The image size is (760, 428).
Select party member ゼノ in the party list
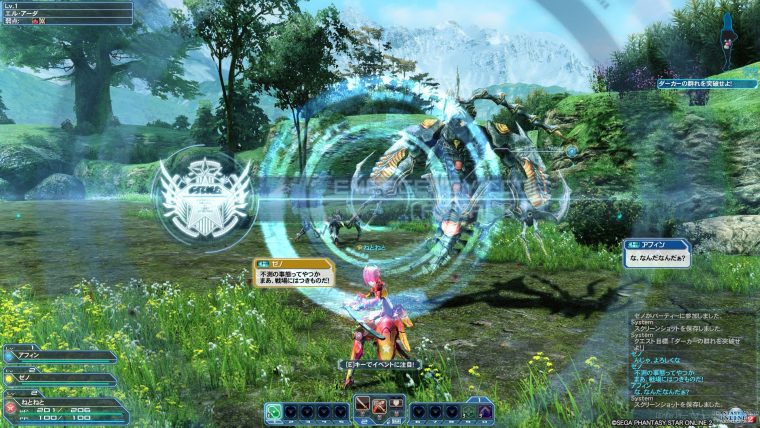pyautogui.click(x=60, y=380)
